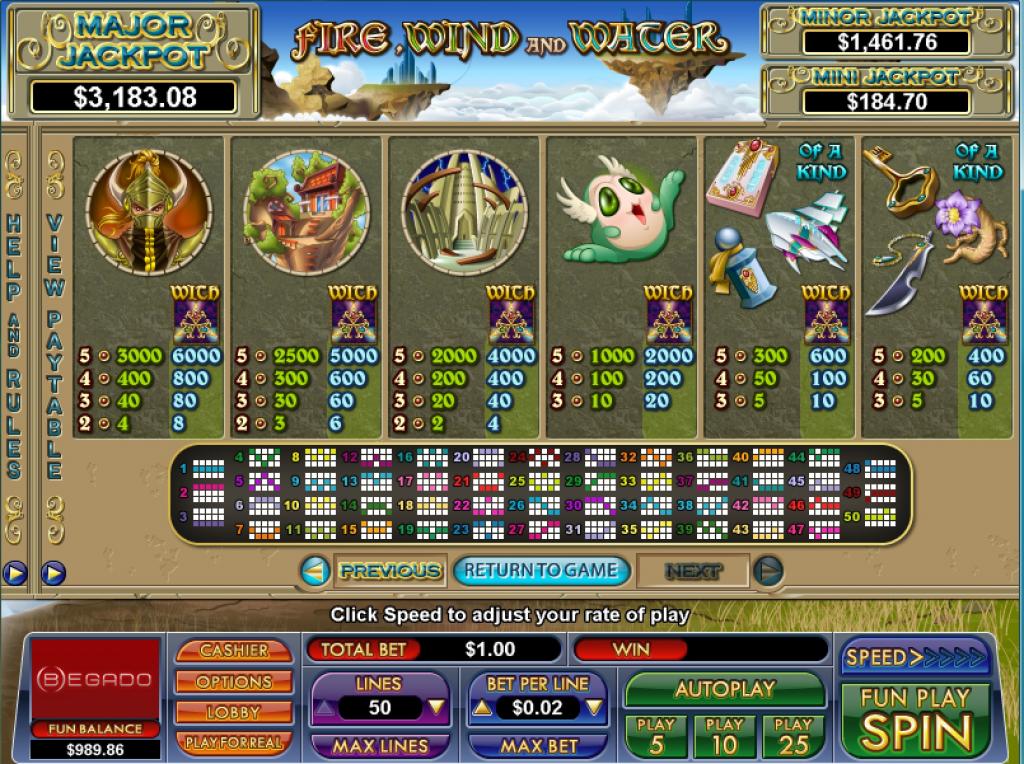Click Return to Game

click(x=541, y=571)
